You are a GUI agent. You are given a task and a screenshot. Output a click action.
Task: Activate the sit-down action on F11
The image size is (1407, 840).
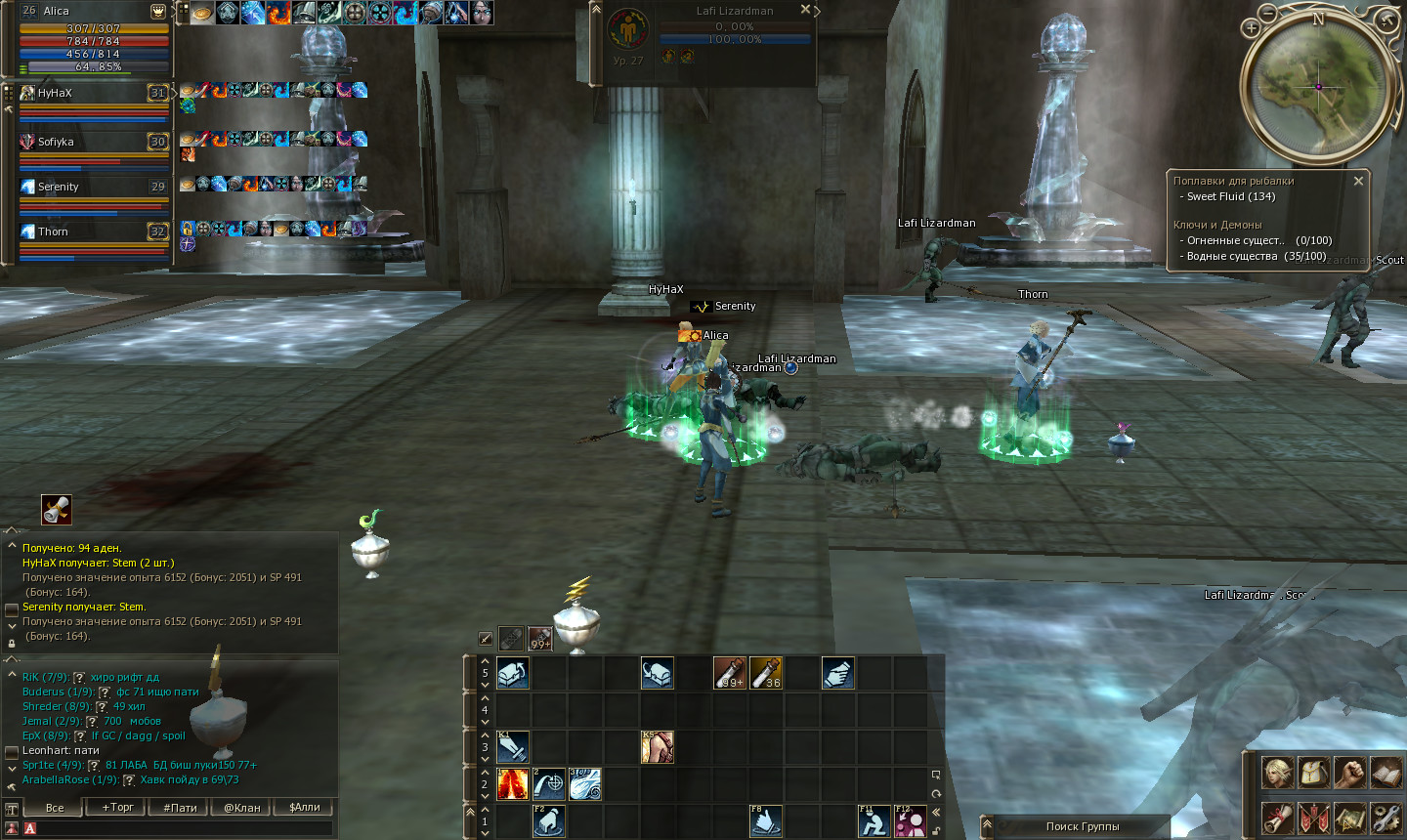tap(874, 821)
